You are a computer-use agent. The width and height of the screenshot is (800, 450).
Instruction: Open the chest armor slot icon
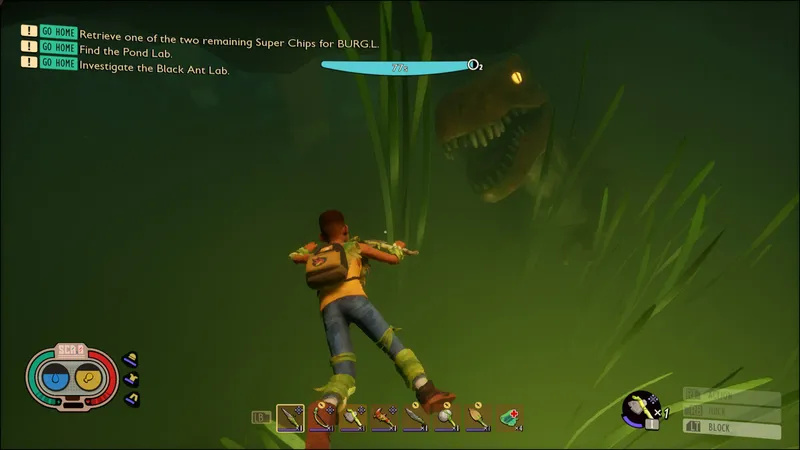(x=130, y=379)
